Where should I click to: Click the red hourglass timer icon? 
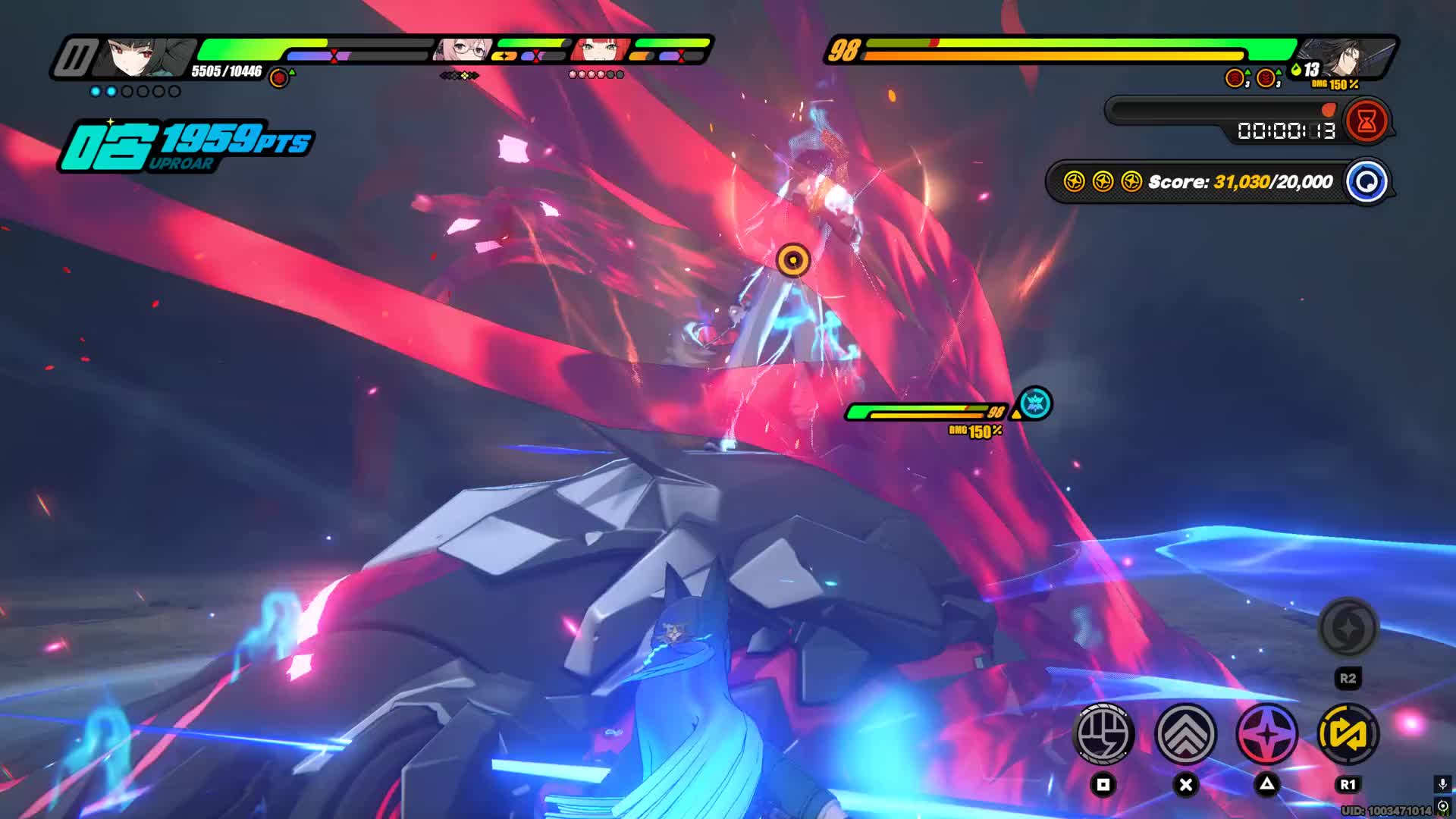(1367, 121)
